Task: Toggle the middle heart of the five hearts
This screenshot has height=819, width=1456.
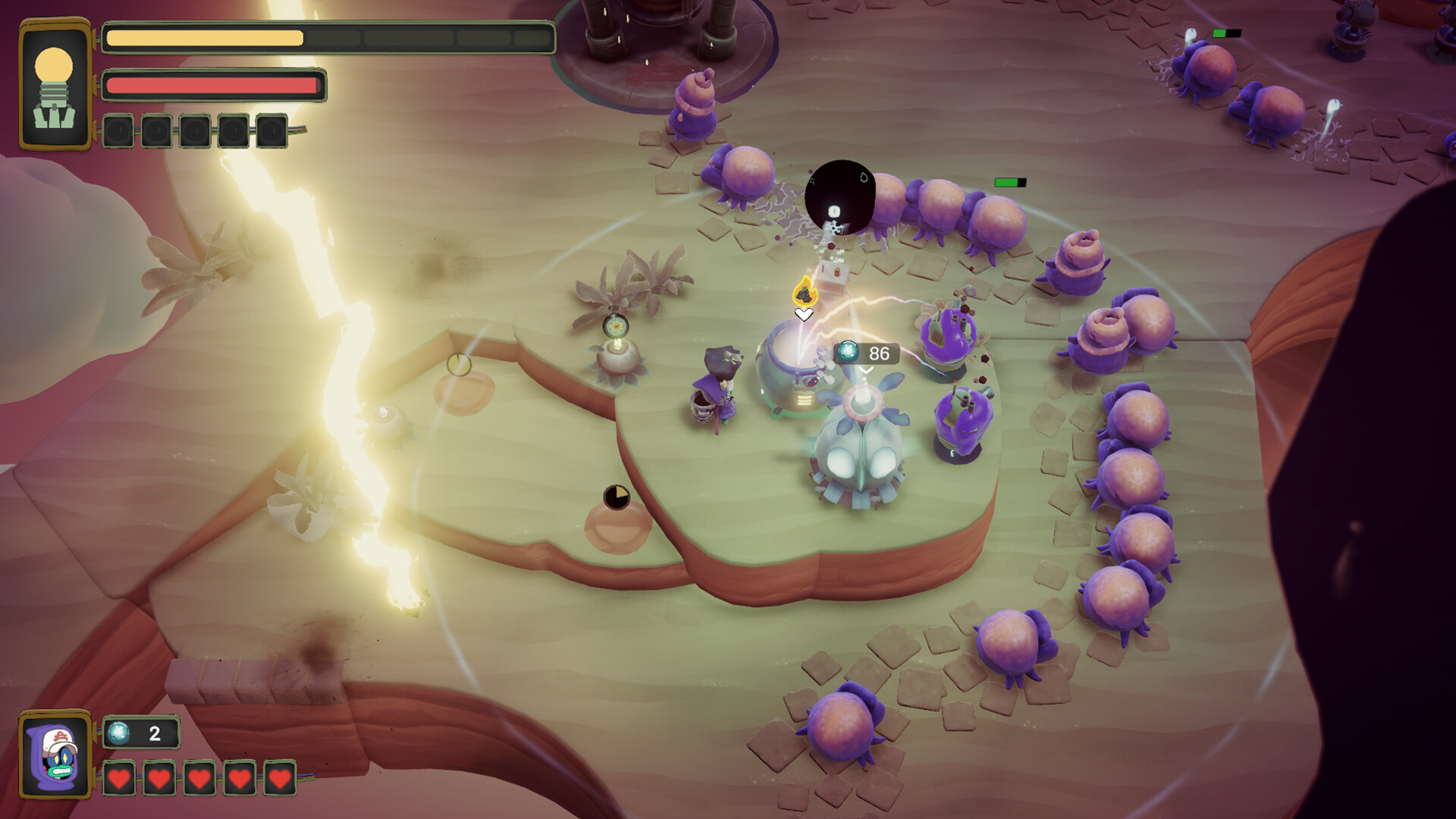Action: pyautogui.click(x=199, y=778)
